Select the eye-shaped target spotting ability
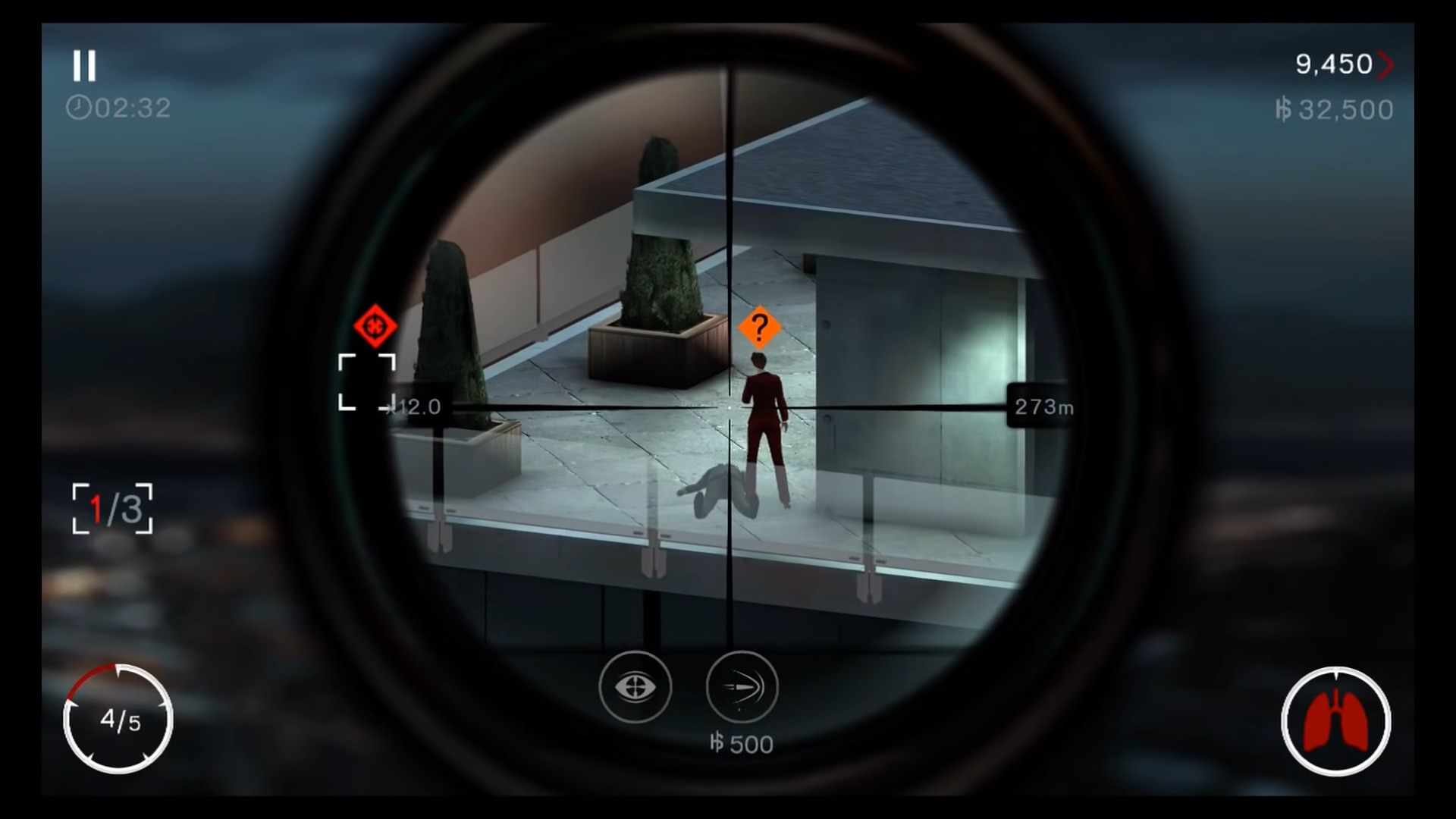This screenshot has height=819, width=1456. pos(635,687)
